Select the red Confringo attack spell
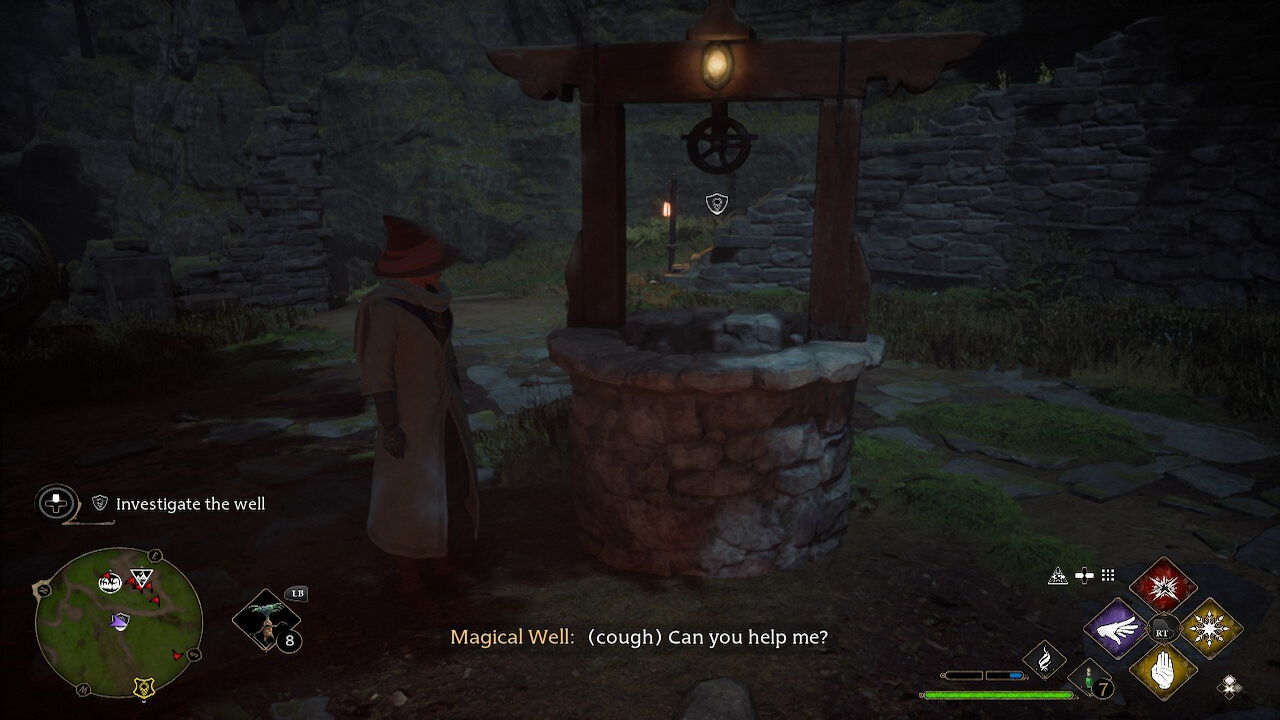Screen dimensions: 1280x720 [x=1165, y=587]
